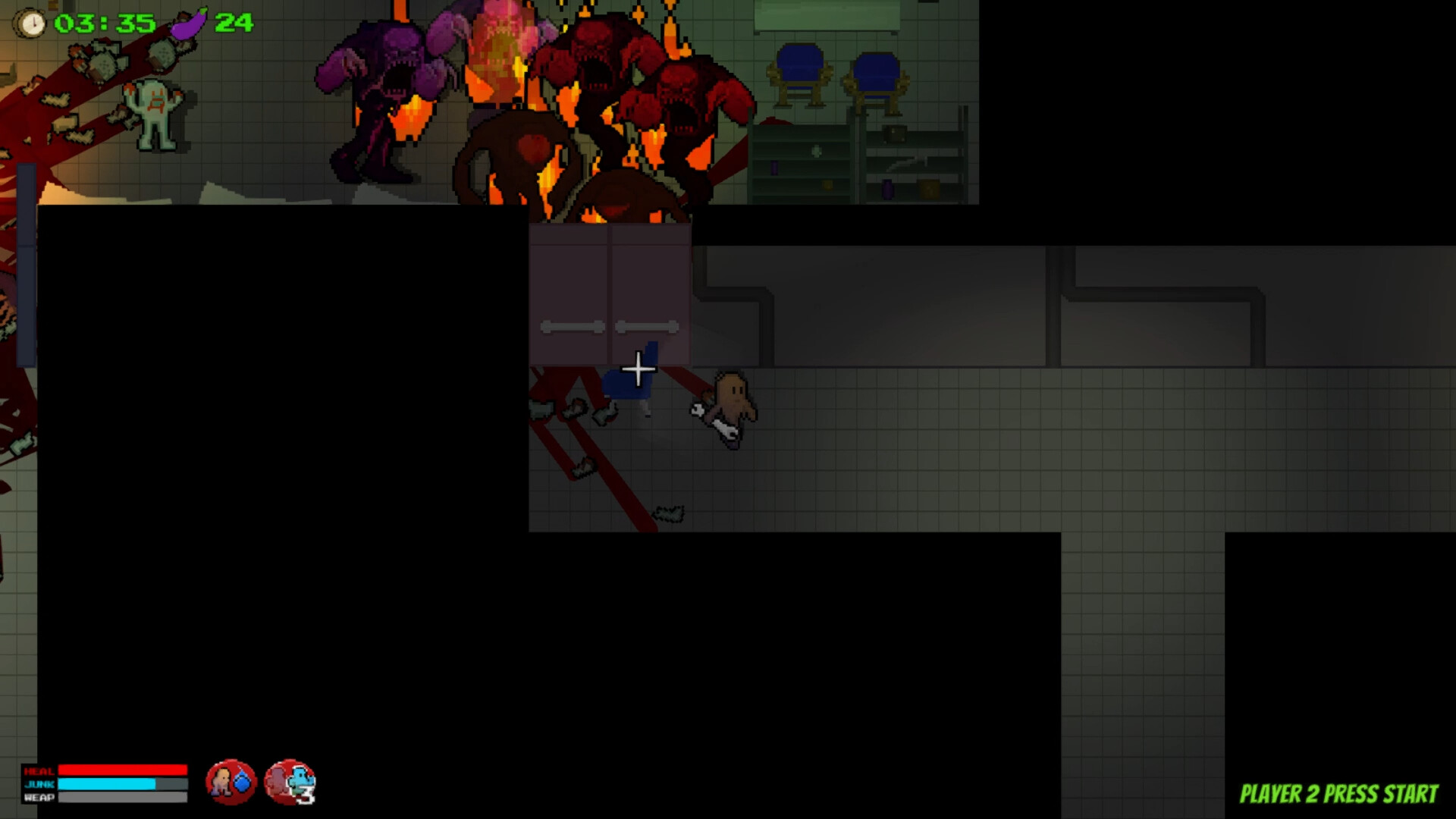Click the red fill of the HEAL bar
The image size is (1456, 819).
[121, 769]
